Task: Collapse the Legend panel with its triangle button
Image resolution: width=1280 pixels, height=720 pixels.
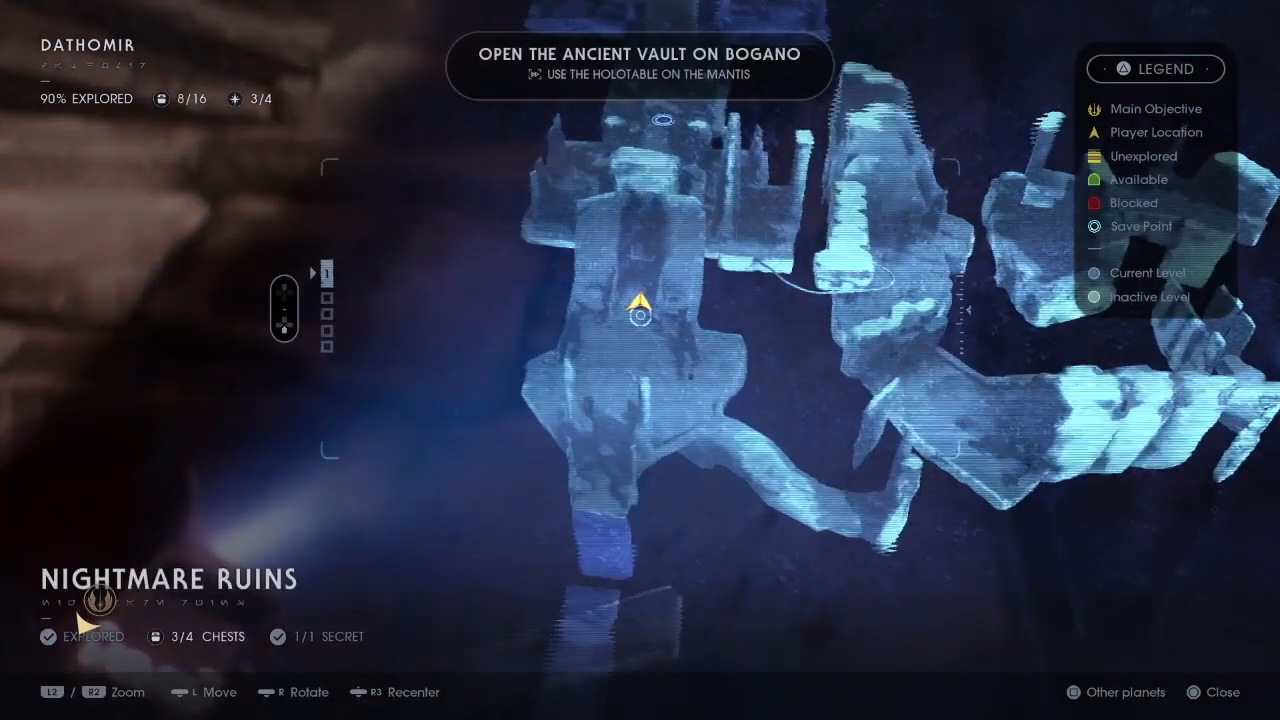Action: pos(1123,68)
